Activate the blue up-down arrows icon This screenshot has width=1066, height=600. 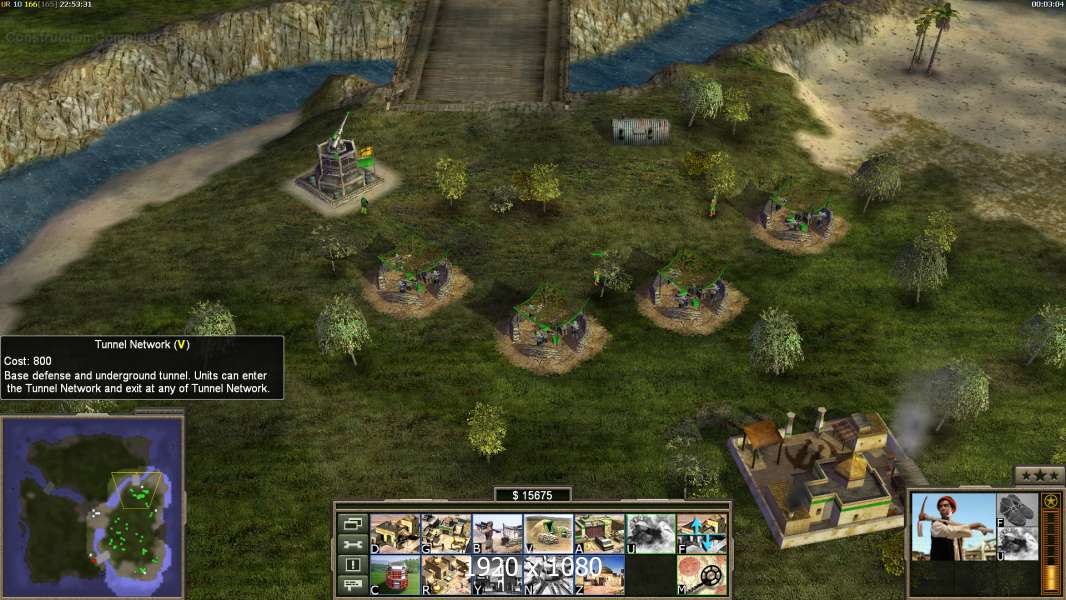click(x=701, y=534)
